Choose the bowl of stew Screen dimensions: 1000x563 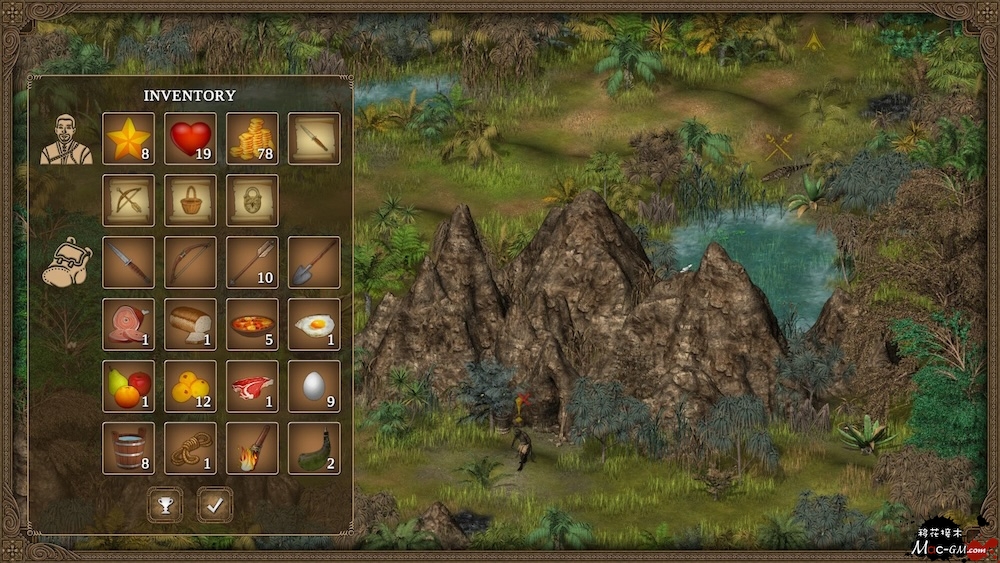click(x=252, y=324)
